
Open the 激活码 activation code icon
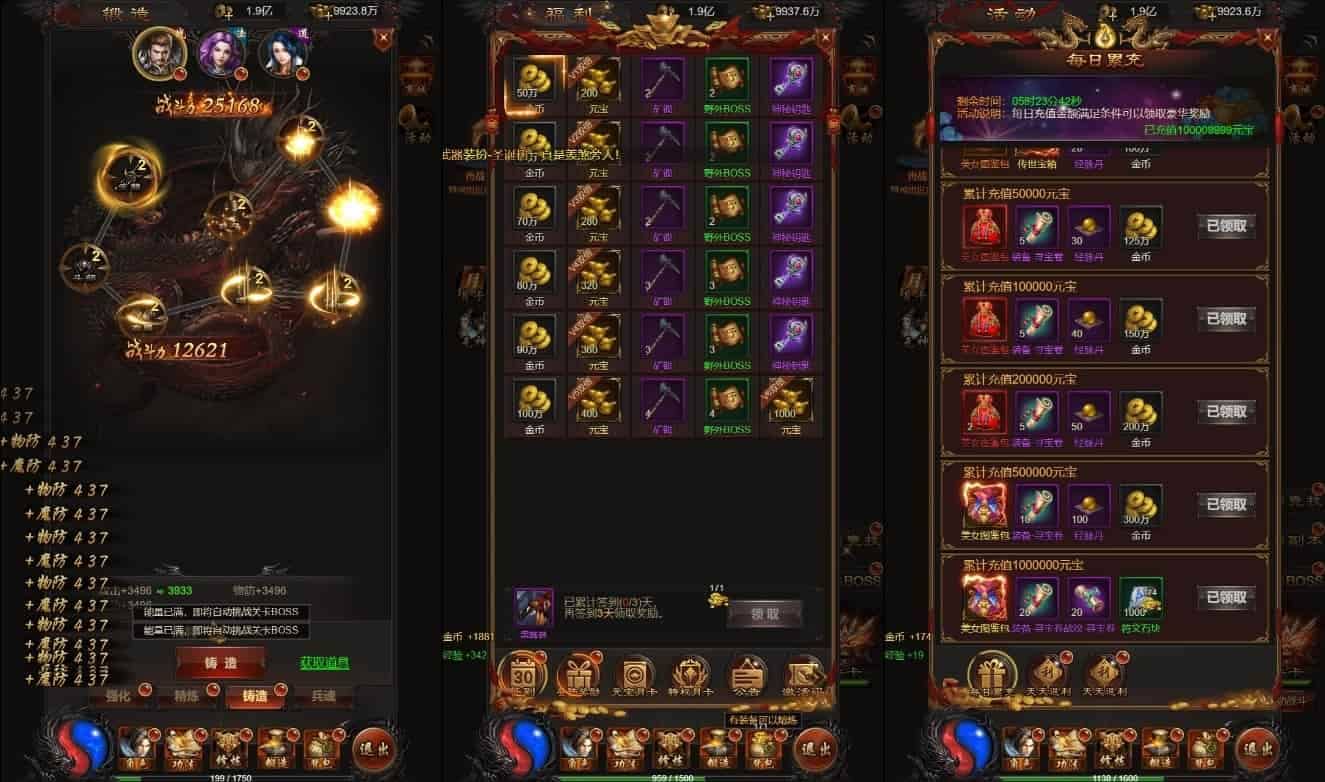[x=803, y=675]
